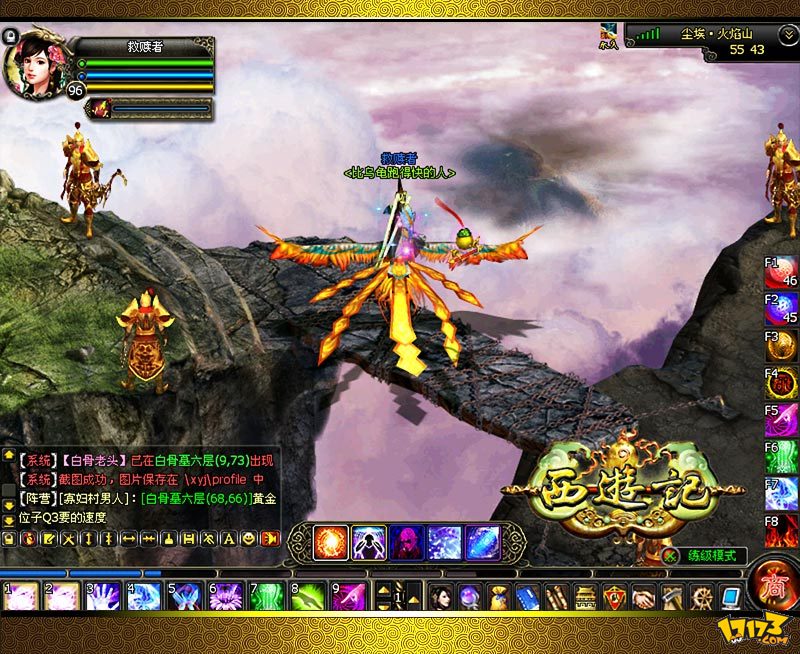Viewport: 800px width, 654px height.
Task: Use hotbar slot 6 purple flower skill
Action: pyautogui.click(x=226, y=597)
